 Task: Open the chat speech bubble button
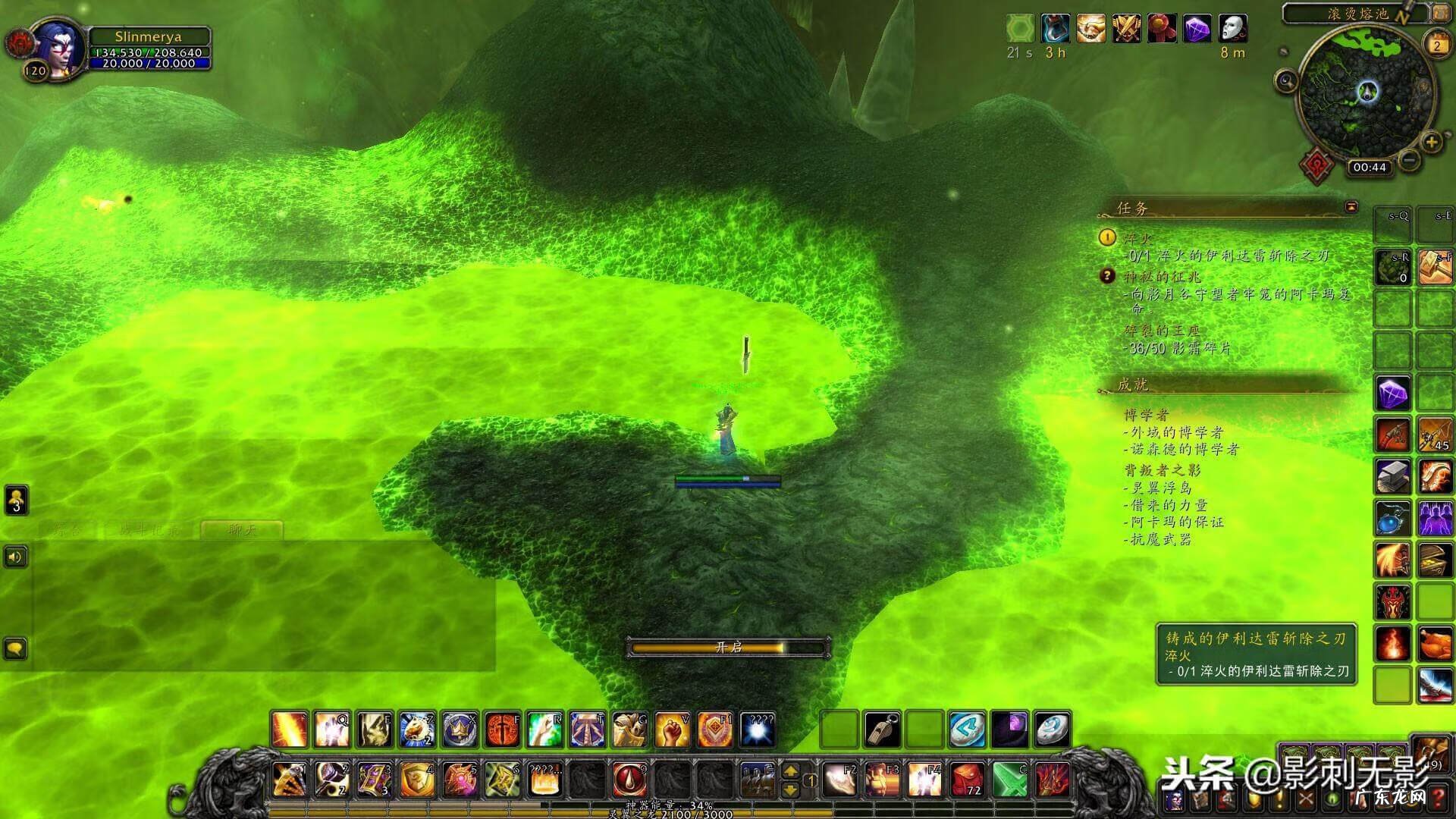(16, 649)
